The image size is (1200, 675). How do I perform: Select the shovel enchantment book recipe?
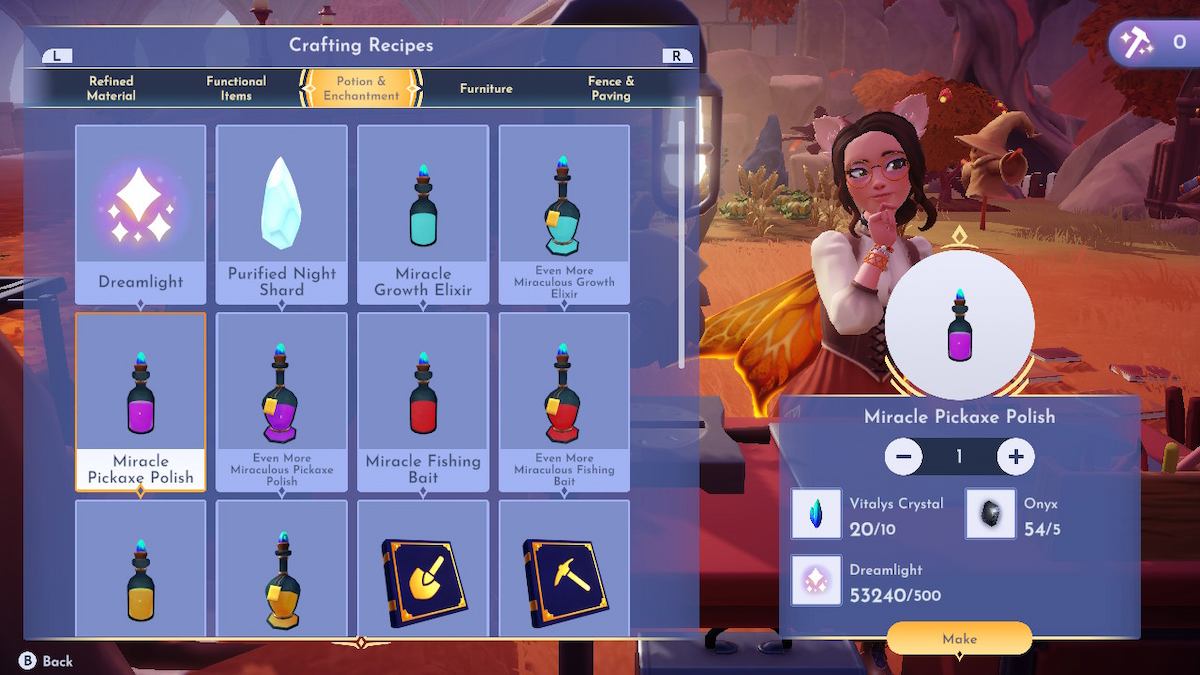point(423,567)
